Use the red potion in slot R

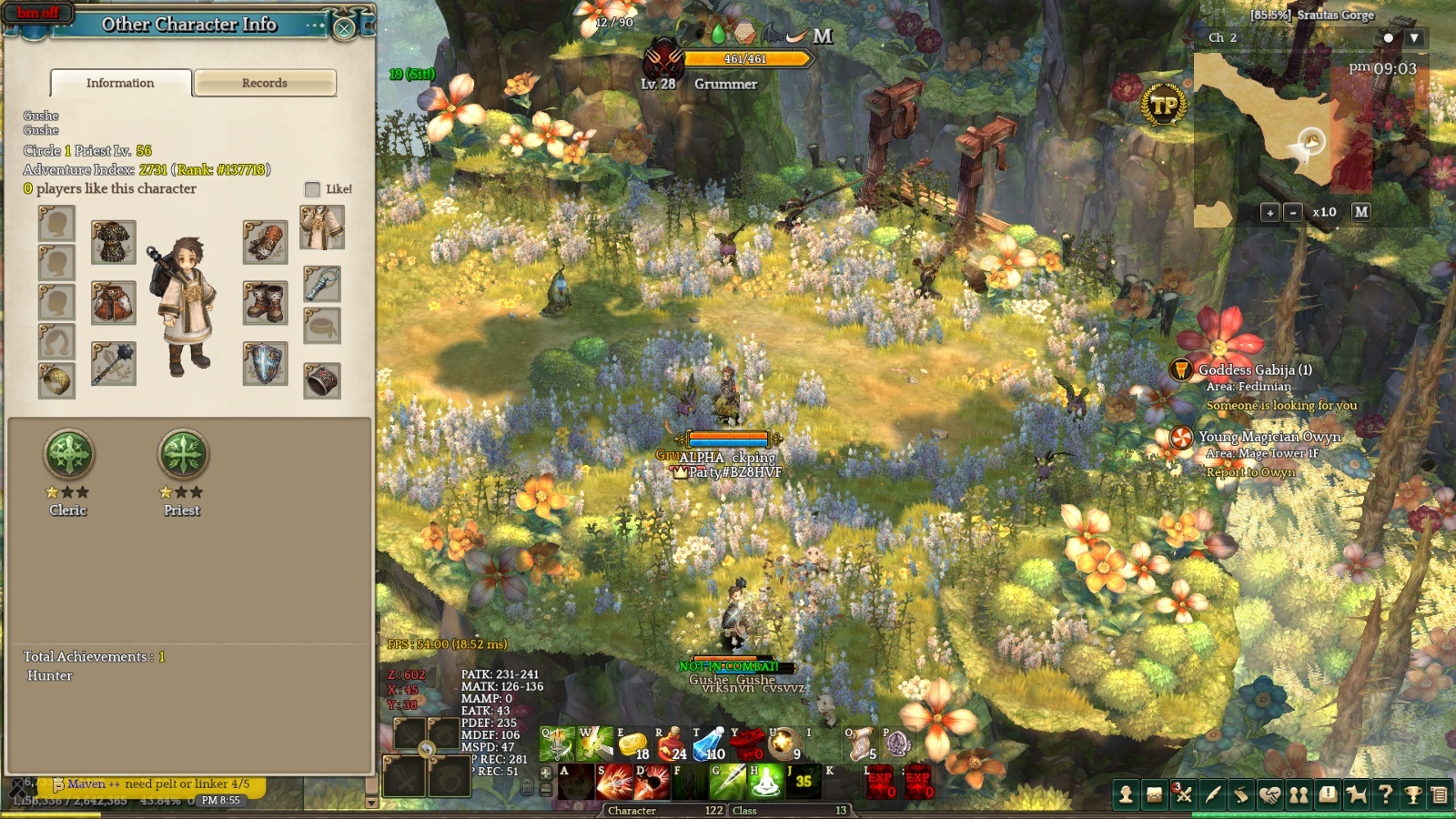tap(670, 743)
